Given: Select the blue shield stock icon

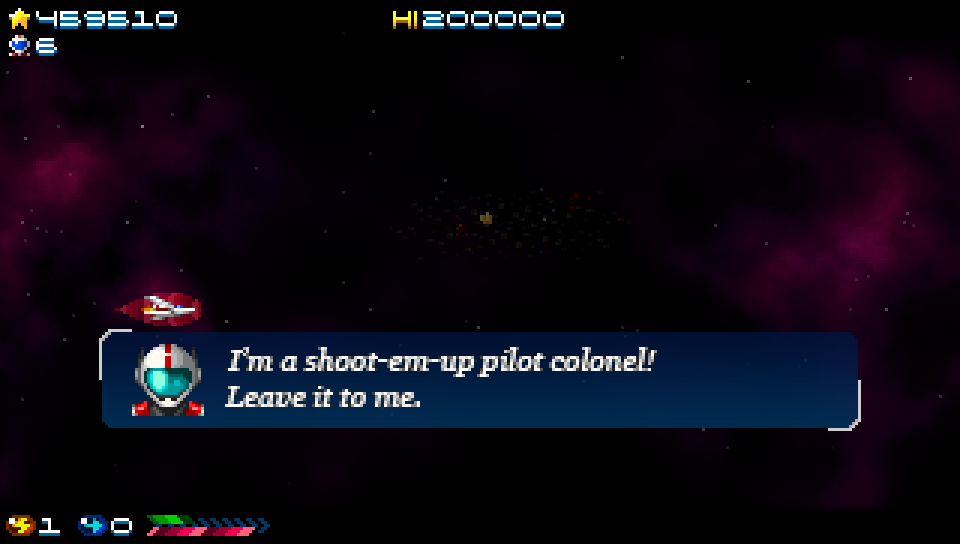Looking at the screenshot, I should tap(92, 525).
